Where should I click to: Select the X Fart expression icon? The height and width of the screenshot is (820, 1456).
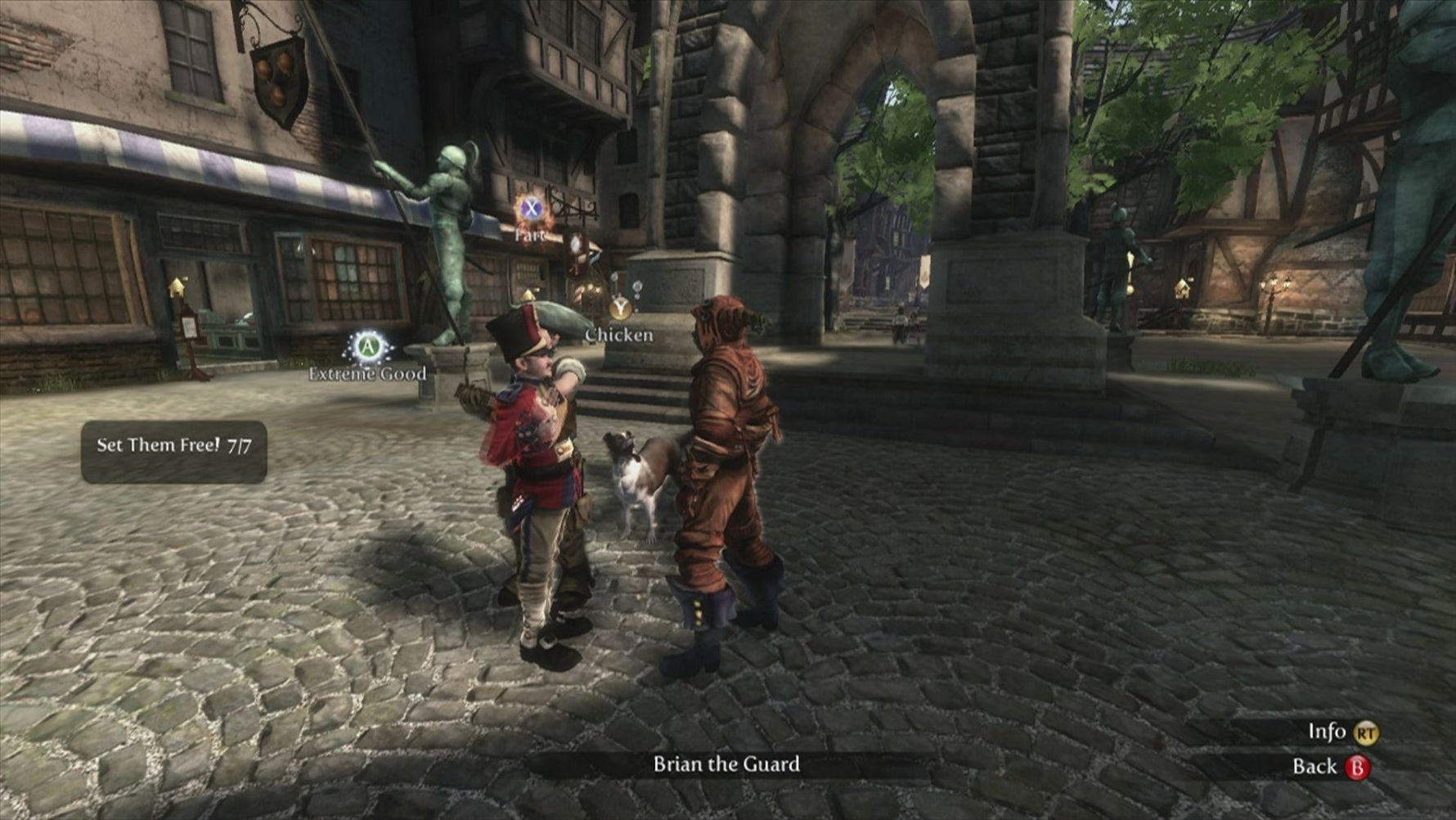(530, 210)
